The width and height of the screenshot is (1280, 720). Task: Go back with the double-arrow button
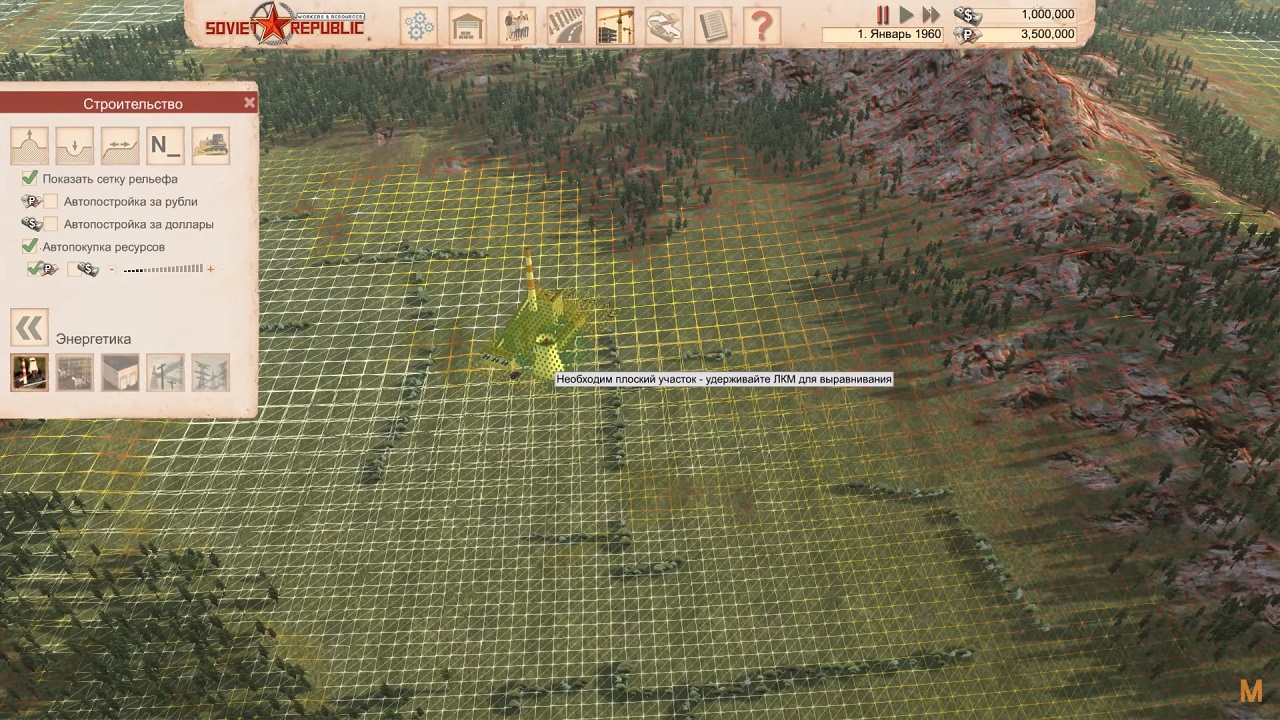pyautogui.click(x=29, y=327)
